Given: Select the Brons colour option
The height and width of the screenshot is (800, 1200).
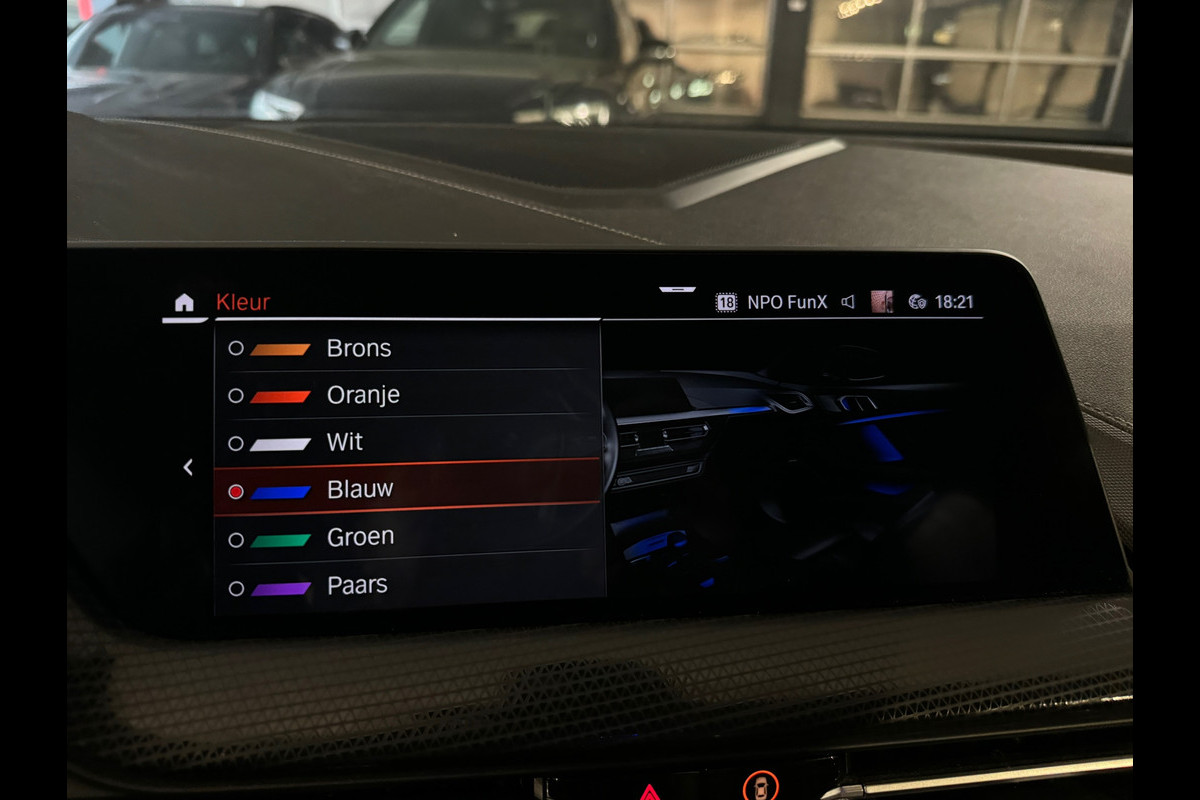Looking at the screenshot, I should click(358, 349).
